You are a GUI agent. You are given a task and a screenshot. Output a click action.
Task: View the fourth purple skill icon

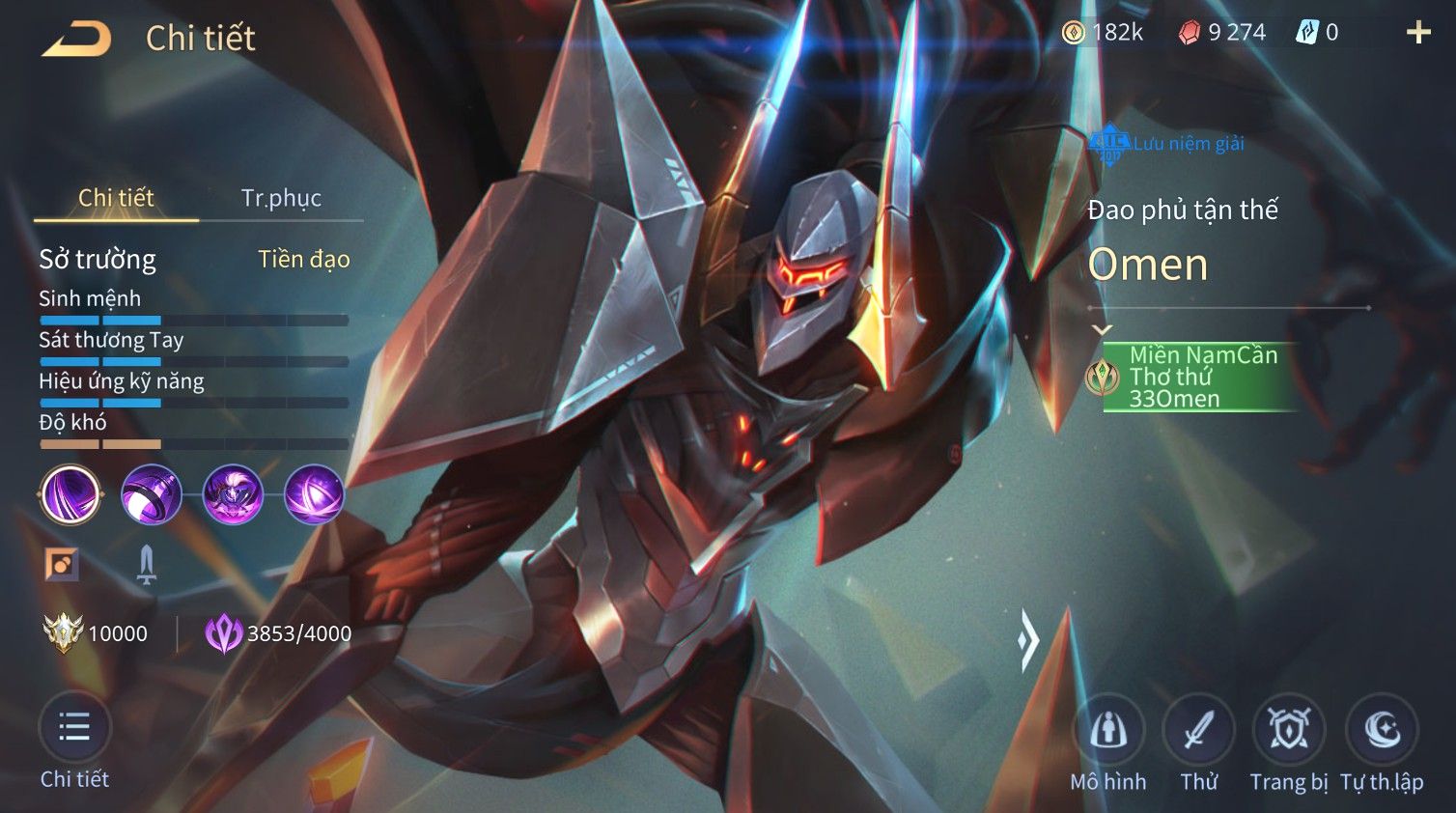314,494
